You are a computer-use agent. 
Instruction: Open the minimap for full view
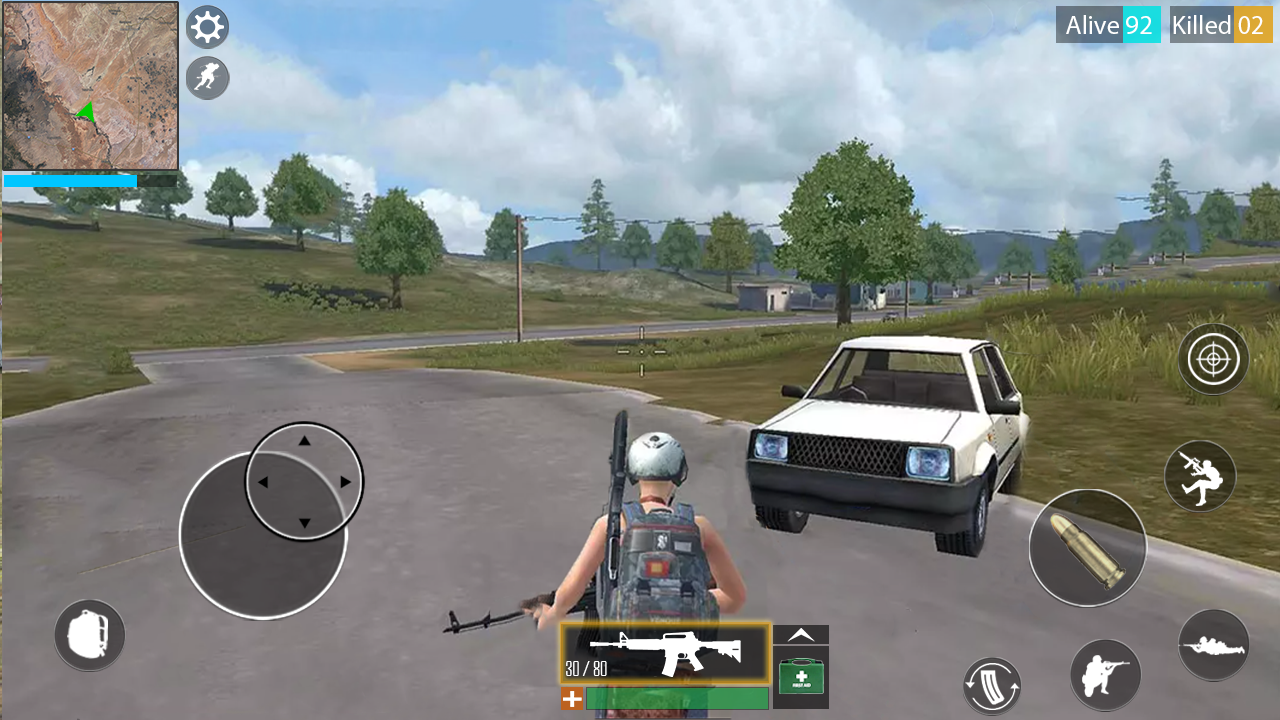pos(90,85)
